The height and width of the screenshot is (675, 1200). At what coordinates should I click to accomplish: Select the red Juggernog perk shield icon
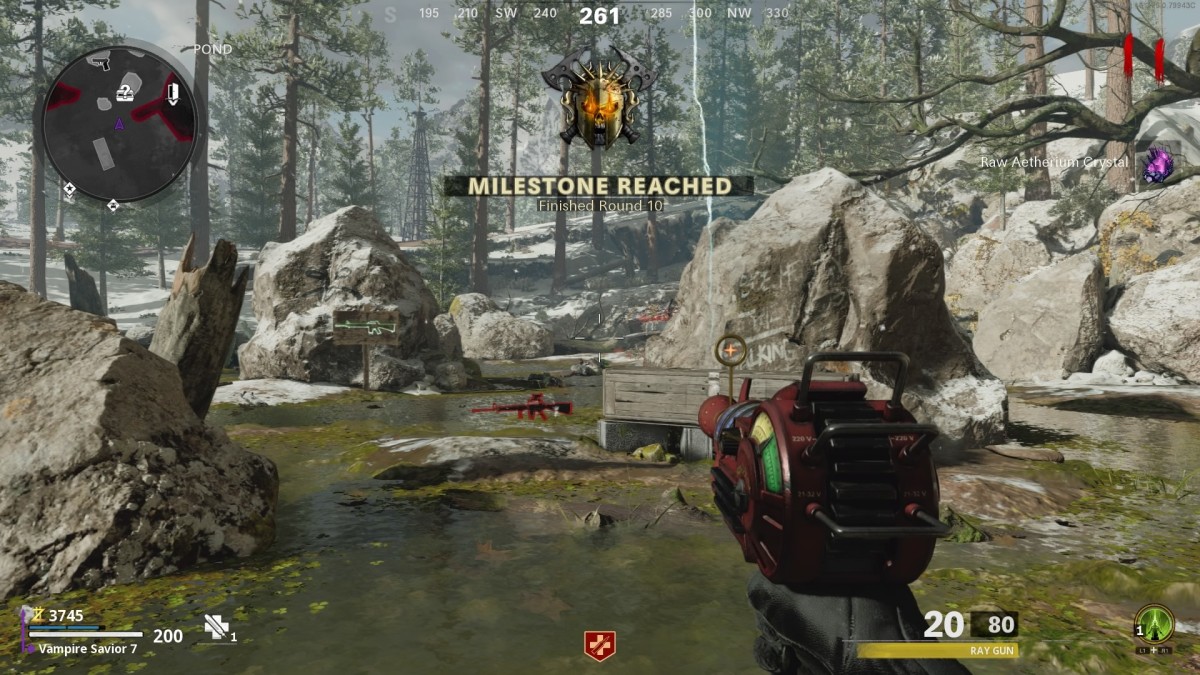599,646
